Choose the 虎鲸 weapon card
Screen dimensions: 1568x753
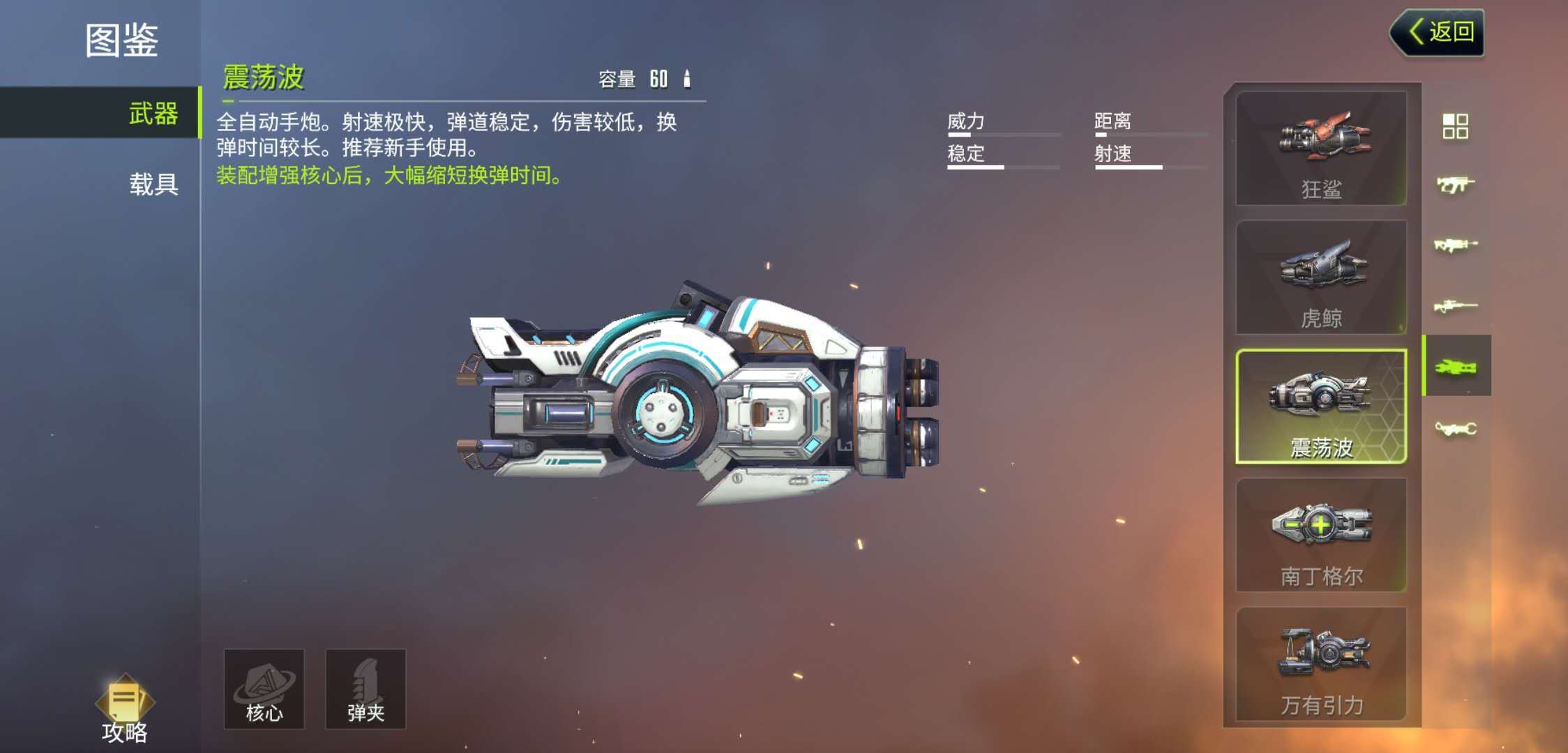[x=1321, y=277]
